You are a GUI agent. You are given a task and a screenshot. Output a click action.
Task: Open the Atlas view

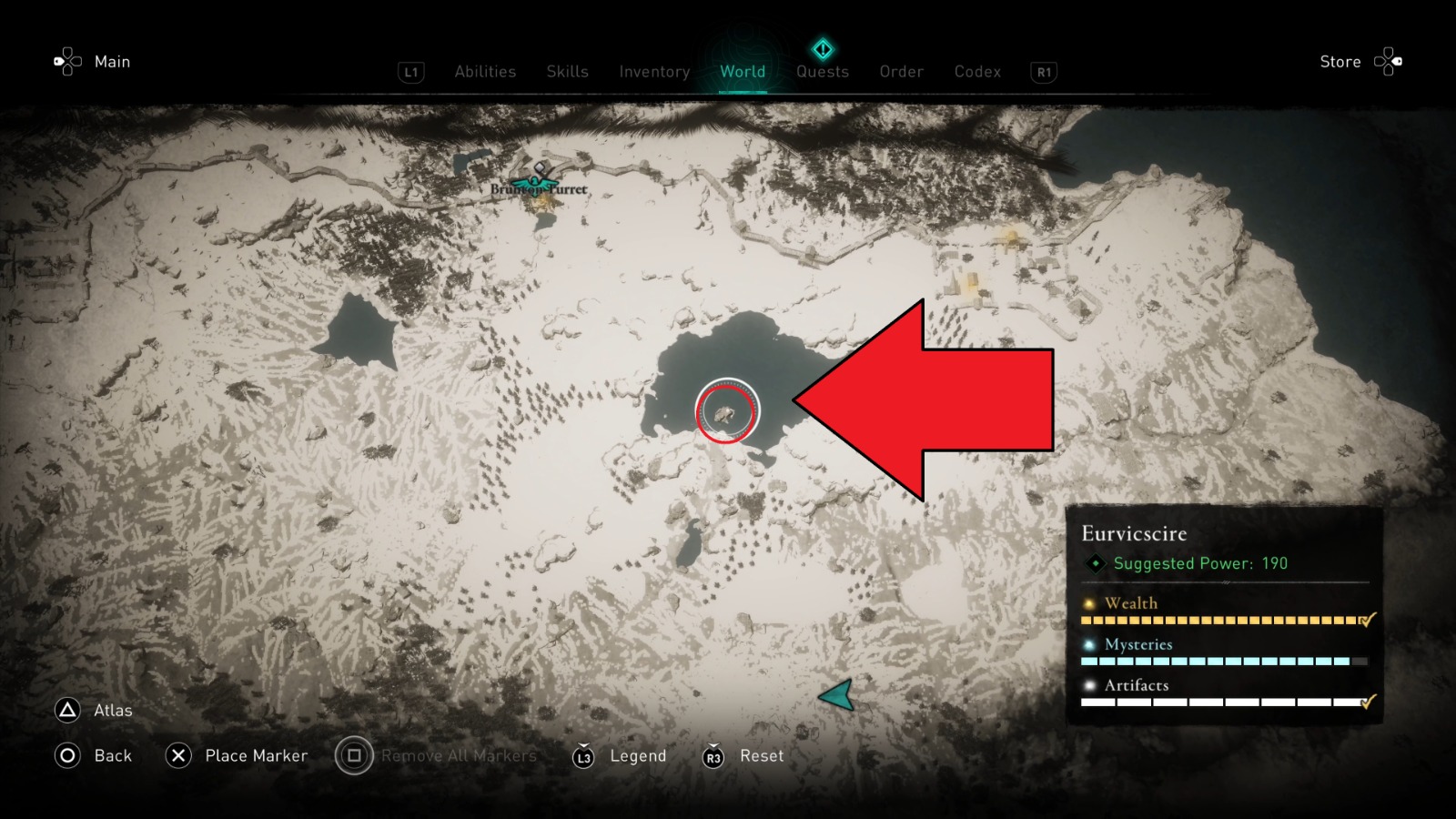click(x=111, y=711)
